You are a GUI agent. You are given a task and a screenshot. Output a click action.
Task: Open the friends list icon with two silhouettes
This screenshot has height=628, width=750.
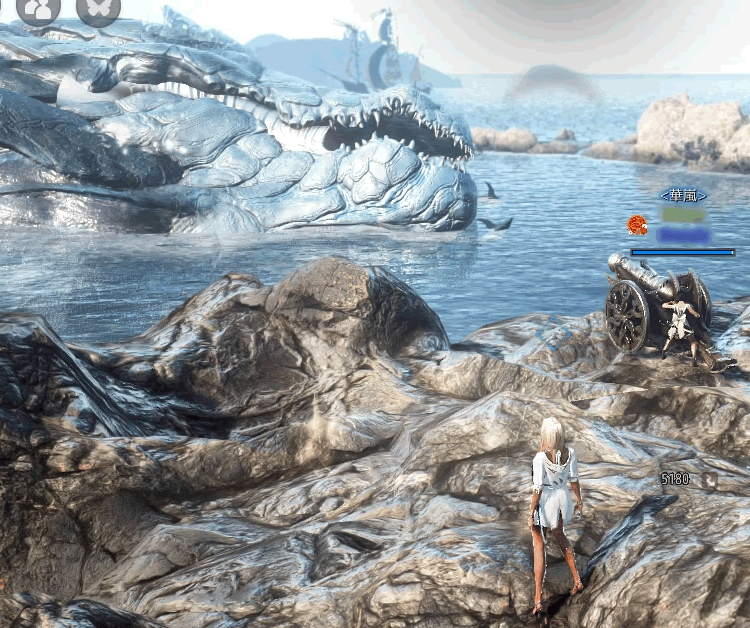pyautogui.click(x=38, y=9)
